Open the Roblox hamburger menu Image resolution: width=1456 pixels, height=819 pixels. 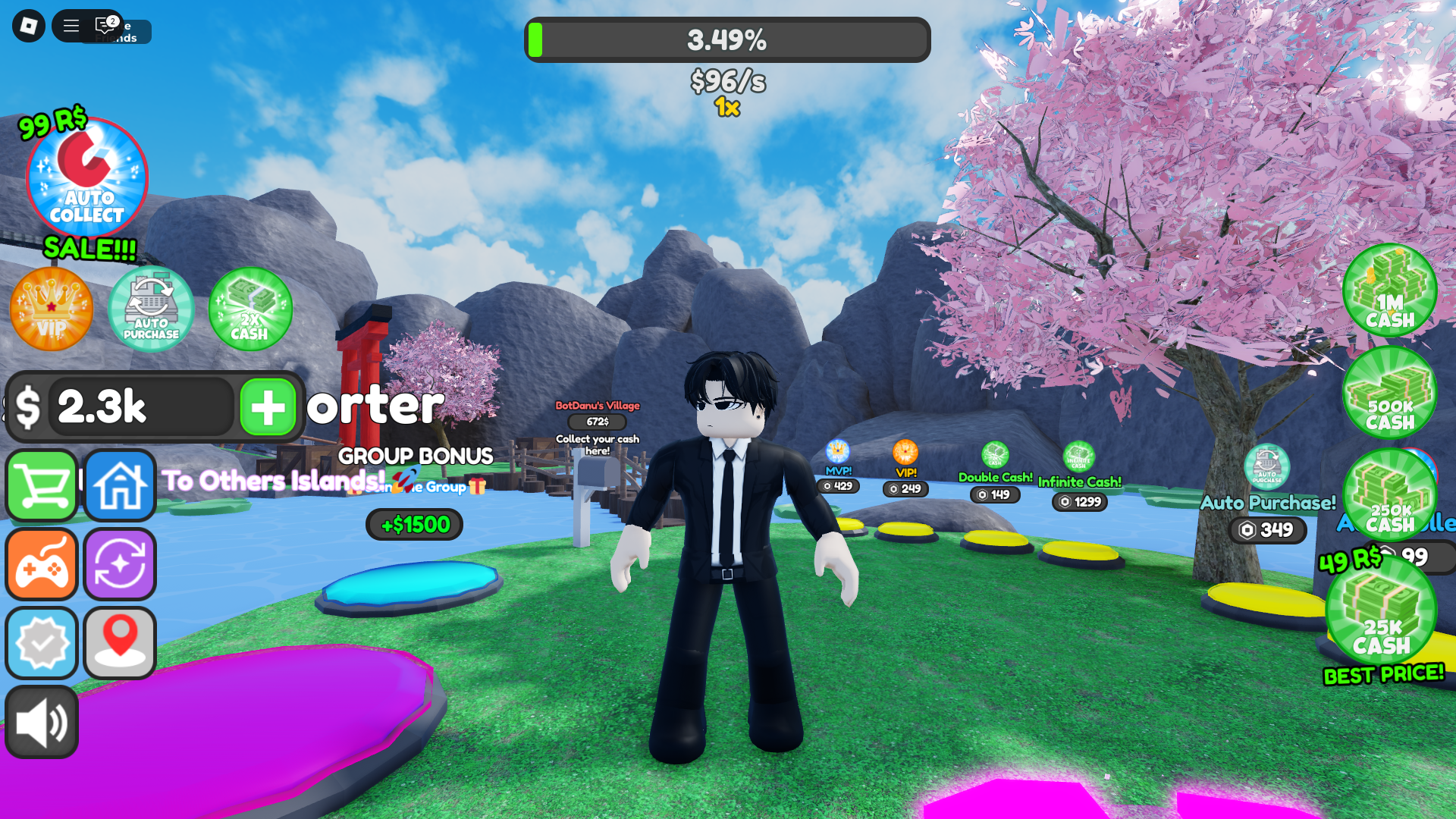(70, 25)
